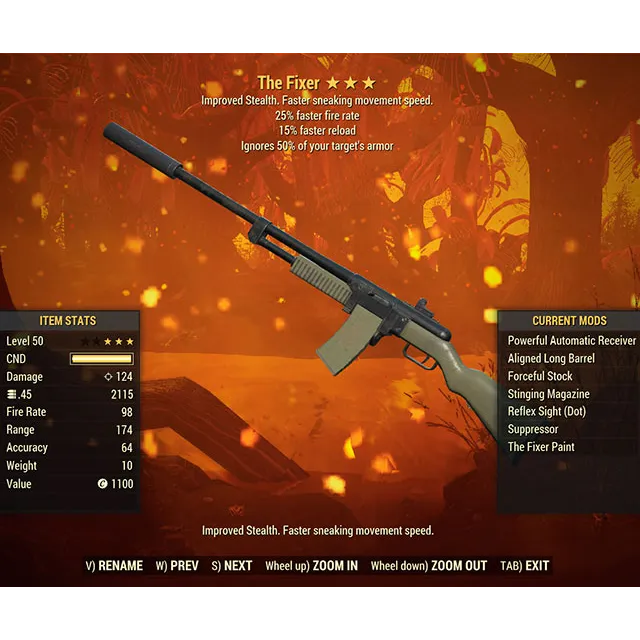Exit the item inspect screen
This screenshot has height=640, width=640.
point(524,566)
